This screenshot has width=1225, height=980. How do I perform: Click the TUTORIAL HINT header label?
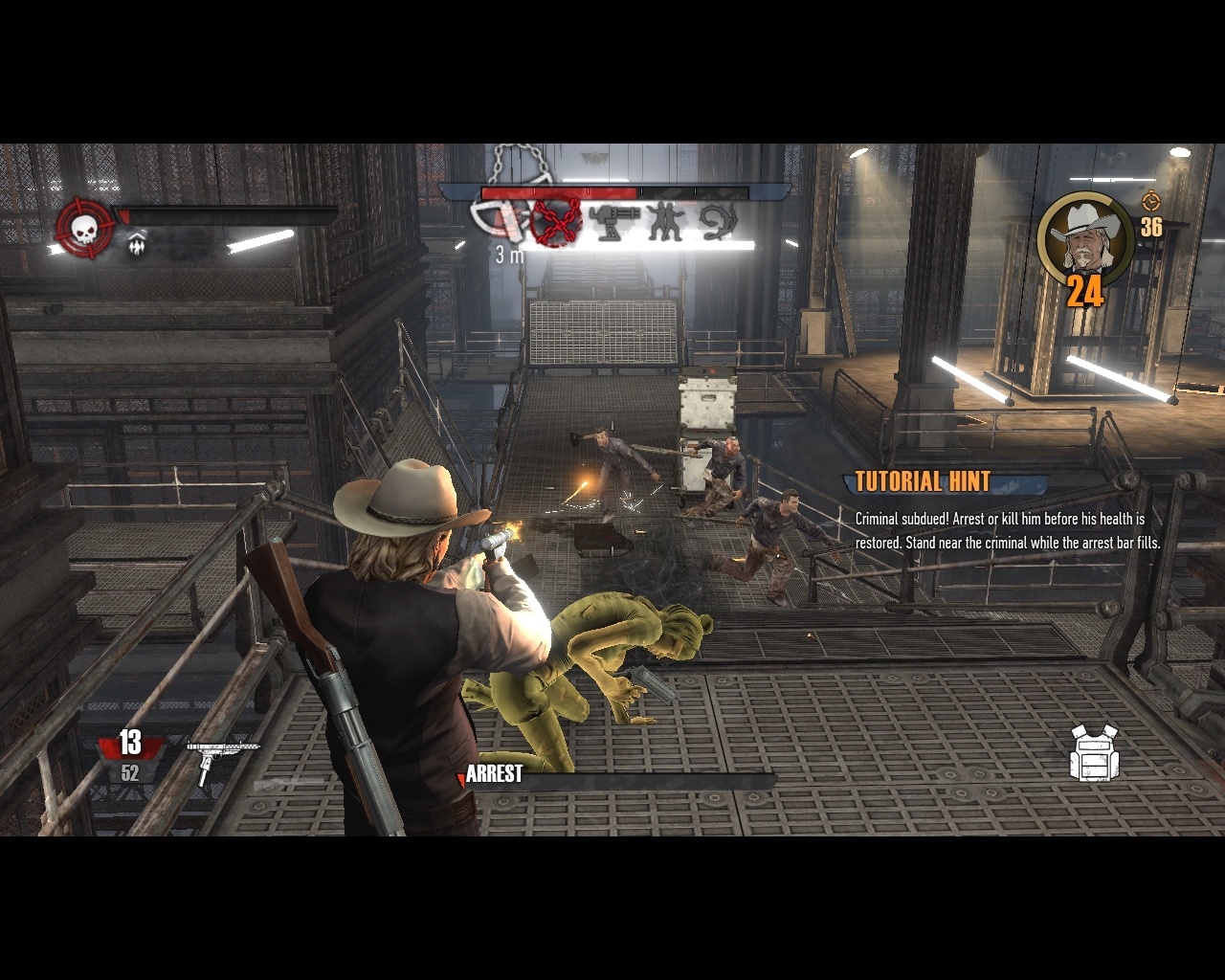[922, 482]
